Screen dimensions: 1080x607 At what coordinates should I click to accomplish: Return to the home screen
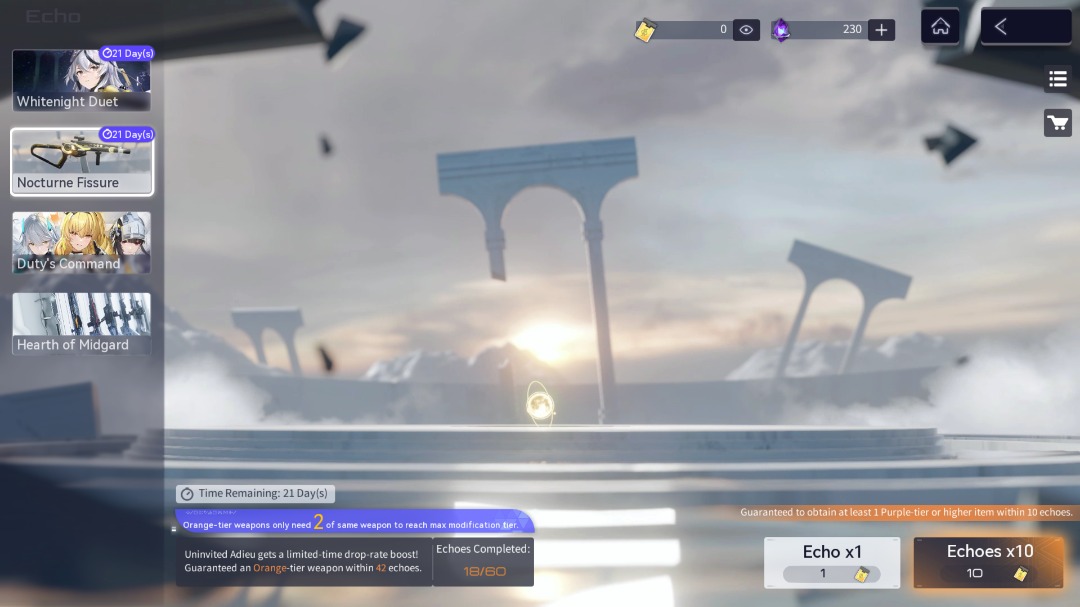(940, 27)
